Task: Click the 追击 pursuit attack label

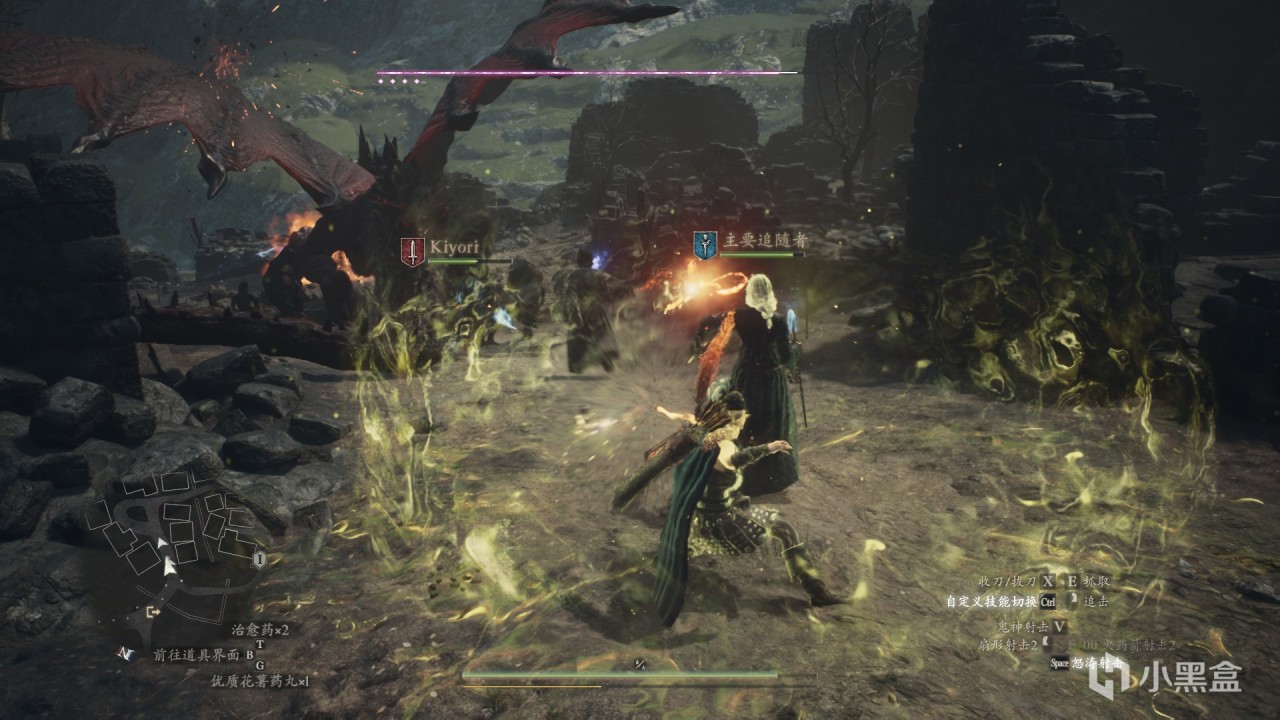Action: [x=1096, y=602]
